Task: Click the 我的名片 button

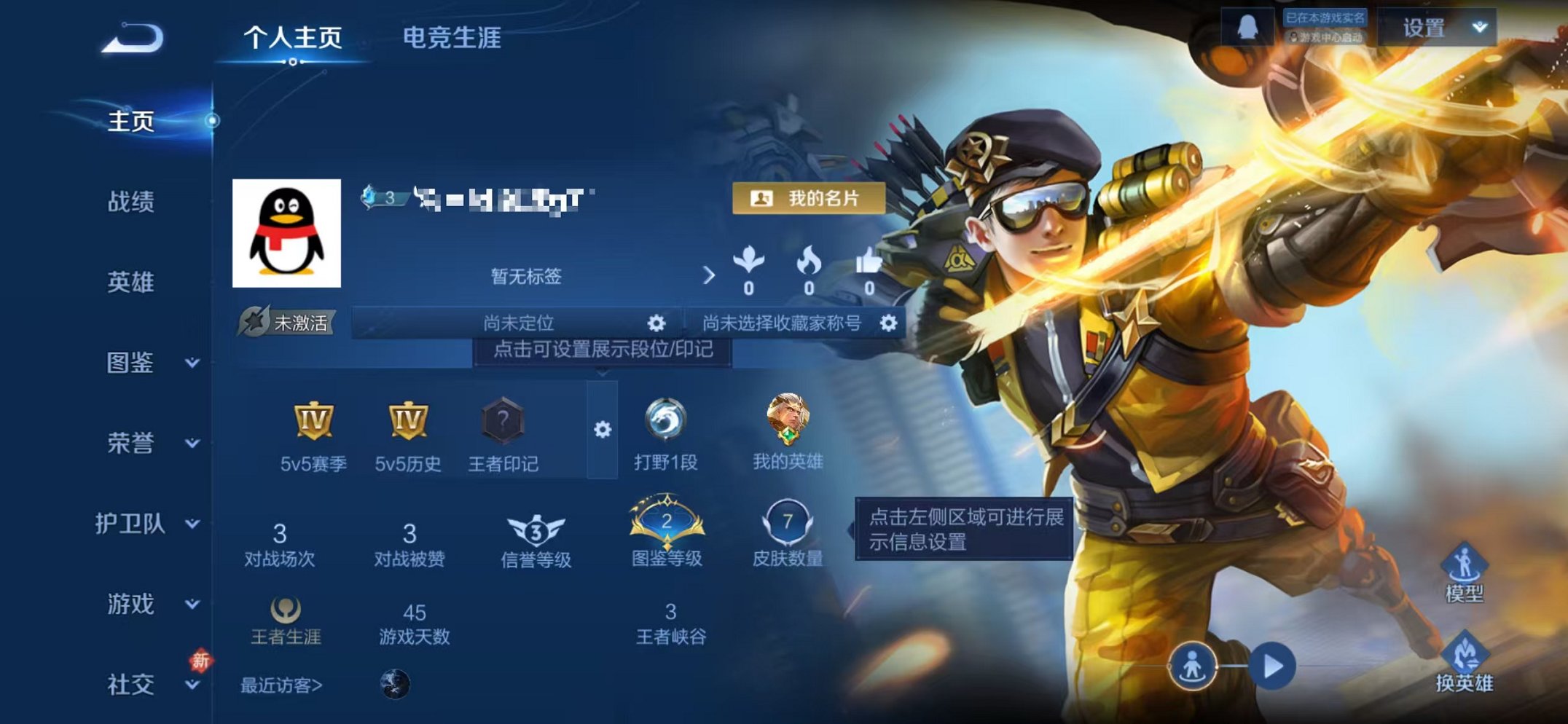Action: pos(809,197)
